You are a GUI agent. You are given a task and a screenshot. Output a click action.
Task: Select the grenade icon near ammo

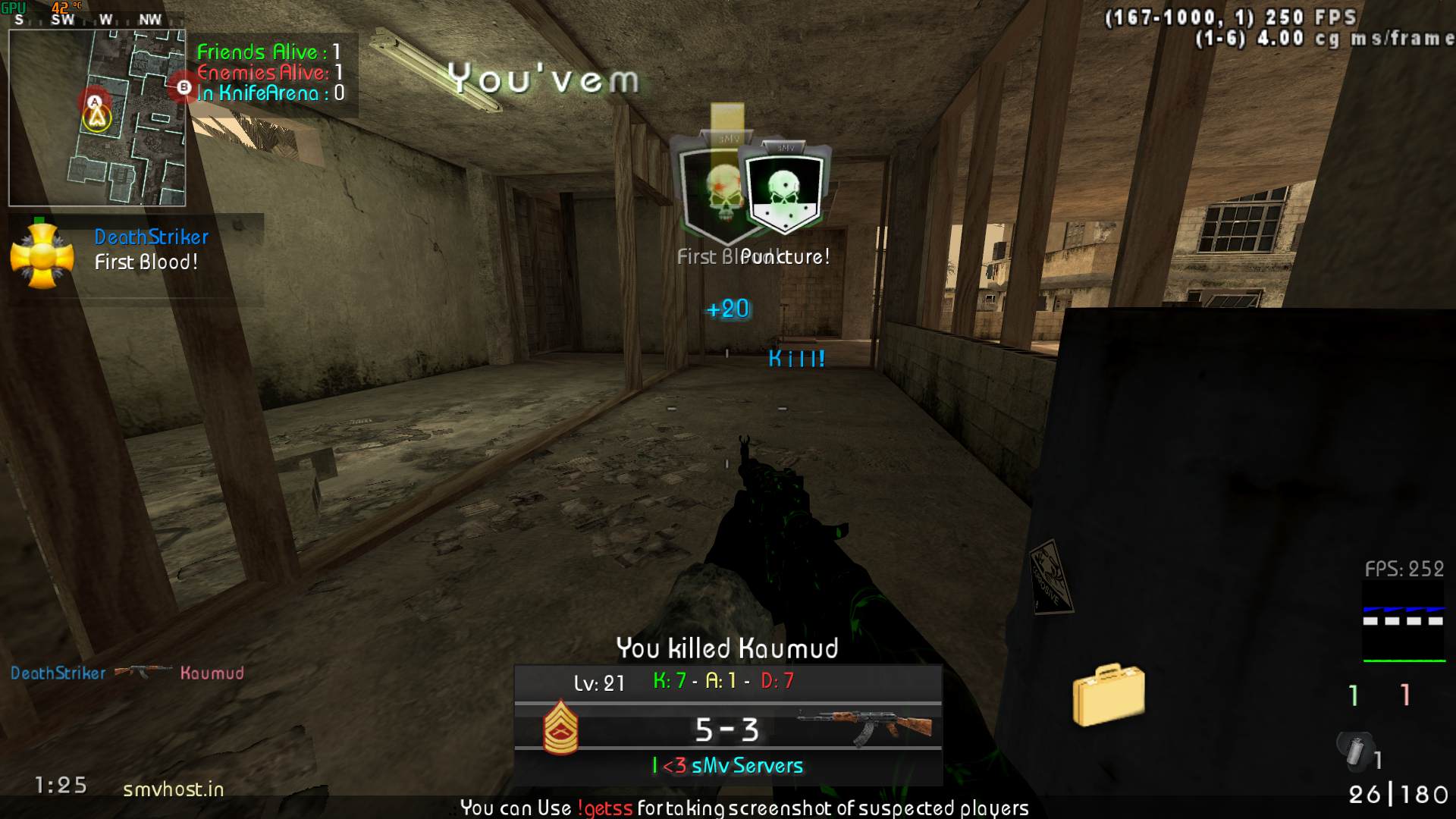pyautogui.click(x=1354, y=749)
